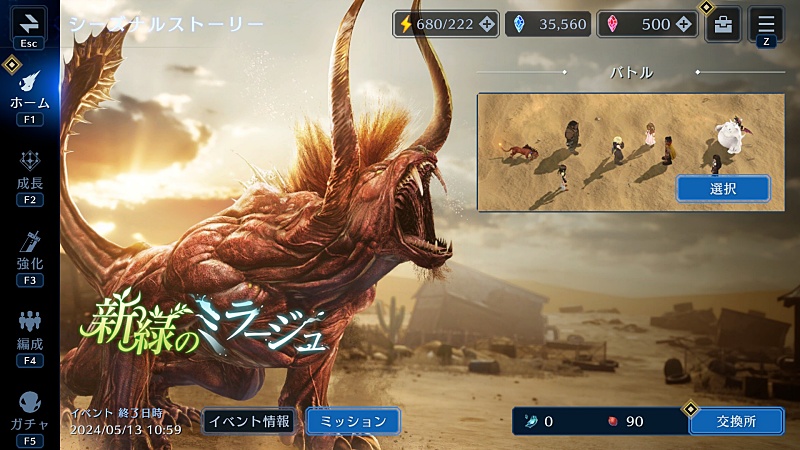Add red crystals with the plus beside 500
The width and height of the screenshot is (800, 450).
click(686, 25)
